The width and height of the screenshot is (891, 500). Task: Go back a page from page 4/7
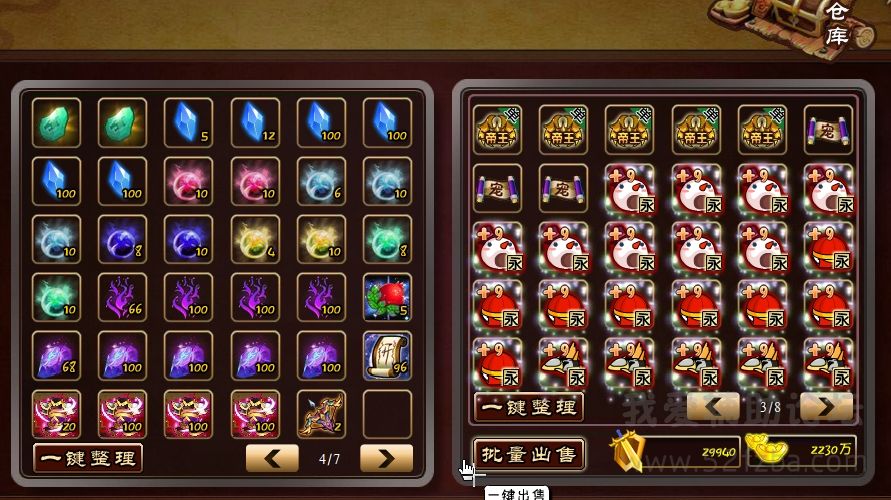(272, 458)
